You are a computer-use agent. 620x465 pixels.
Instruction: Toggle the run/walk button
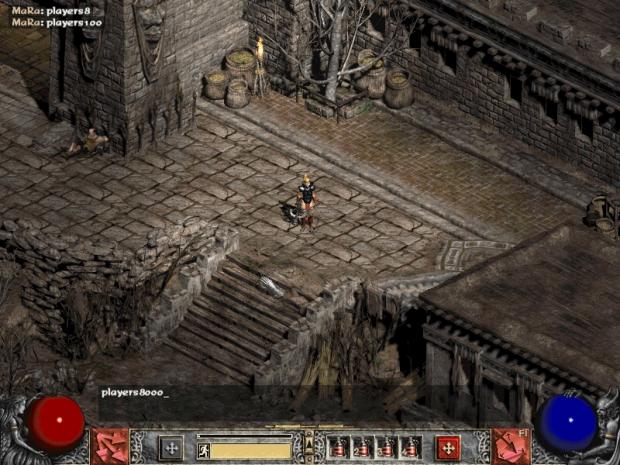203,449
